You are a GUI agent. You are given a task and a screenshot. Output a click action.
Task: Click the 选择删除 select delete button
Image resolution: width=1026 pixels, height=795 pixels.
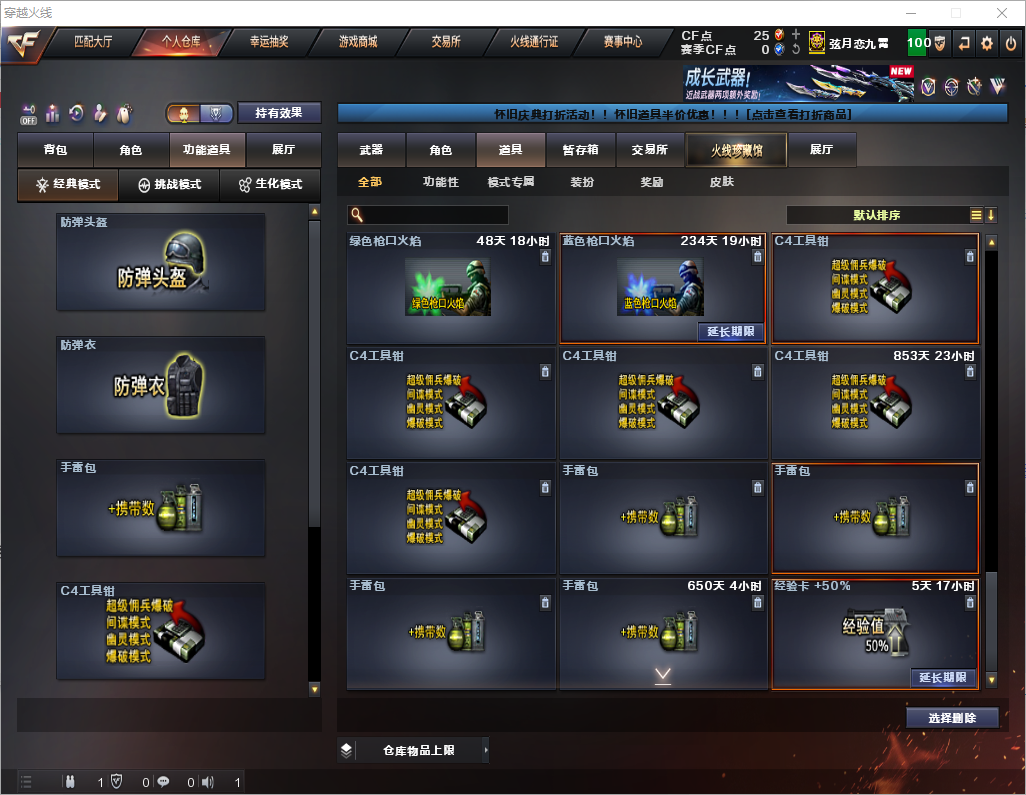952,718
